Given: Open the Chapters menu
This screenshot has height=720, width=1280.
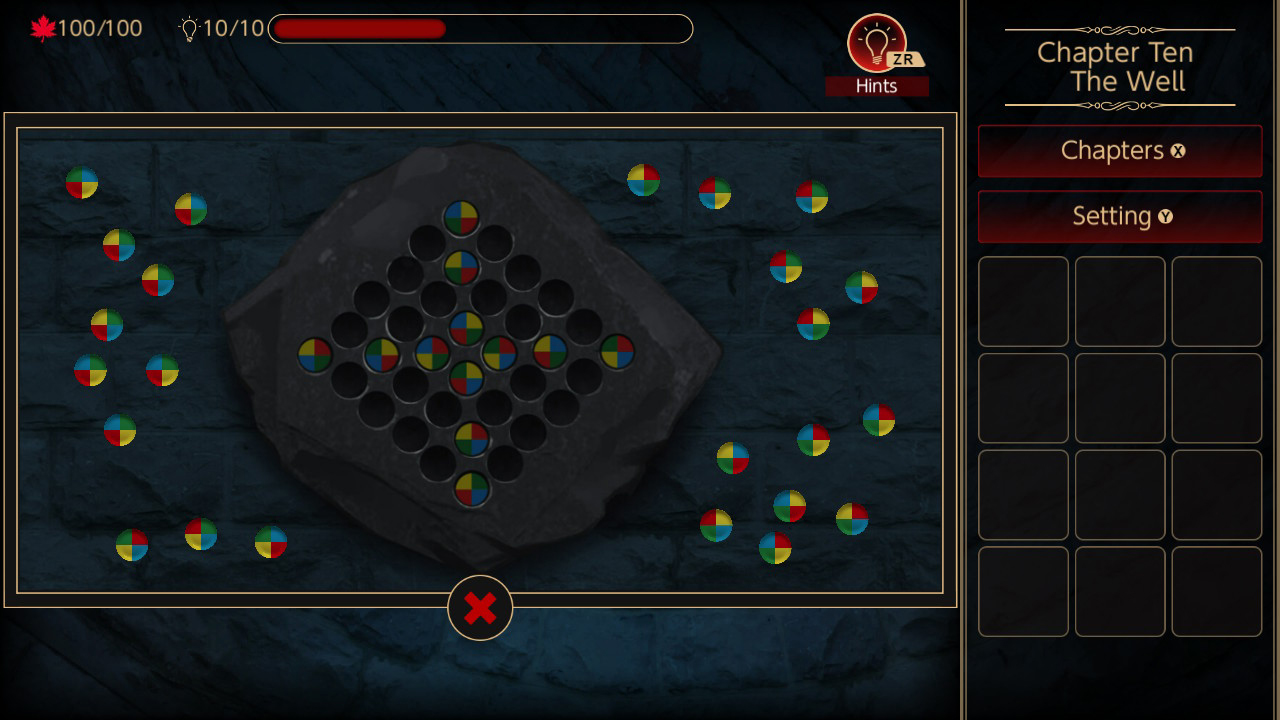Looking at the screenshot, I should 1119,151.
